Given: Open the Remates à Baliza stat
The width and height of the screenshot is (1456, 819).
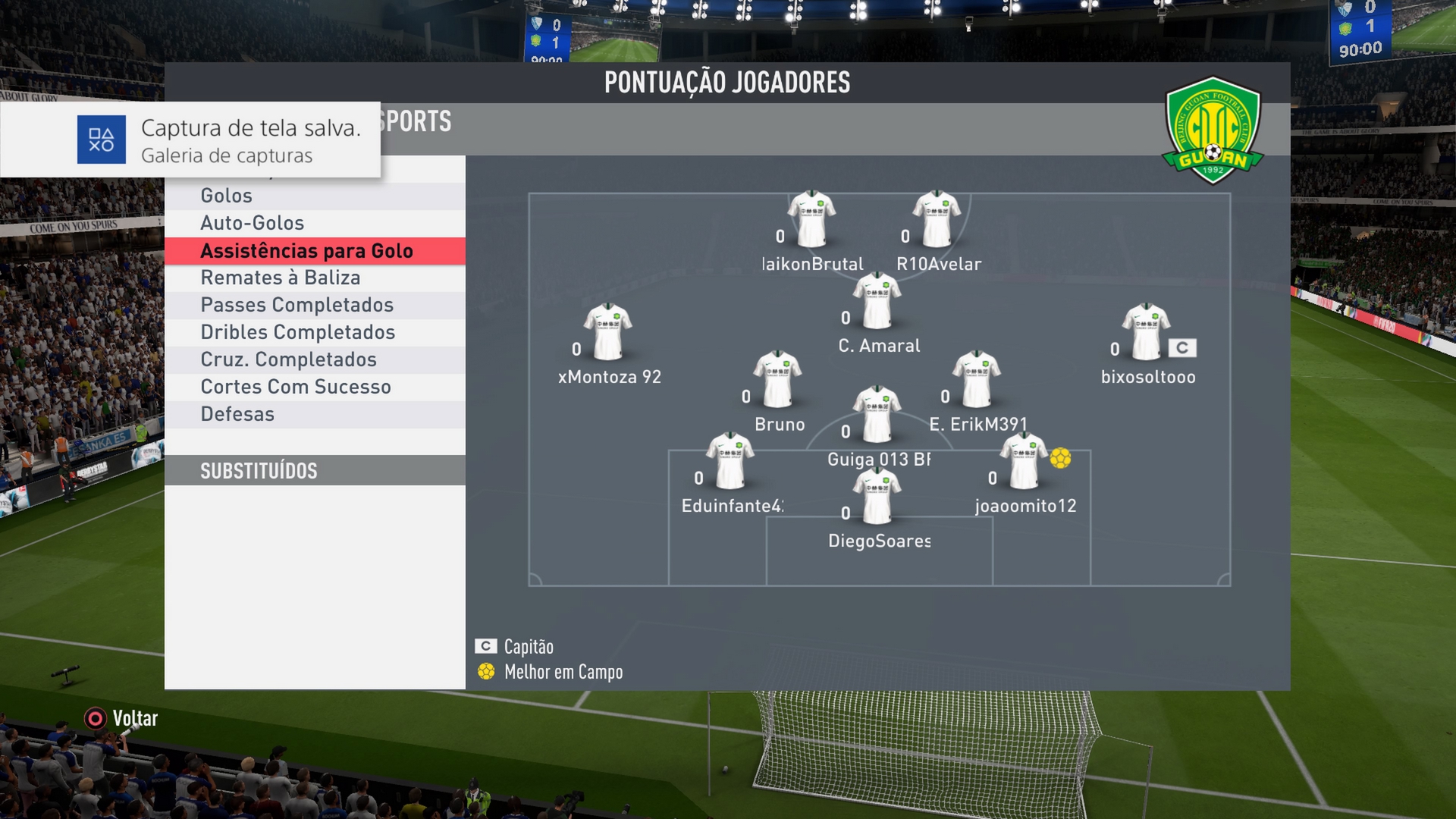Looking at the screenshot, I should [x=314, y=278].
